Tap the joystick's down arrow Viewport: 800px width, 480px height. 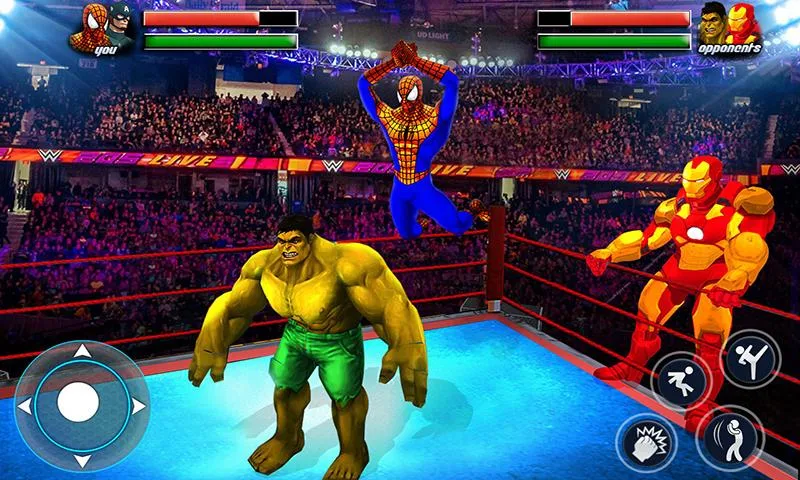point(82,460)
